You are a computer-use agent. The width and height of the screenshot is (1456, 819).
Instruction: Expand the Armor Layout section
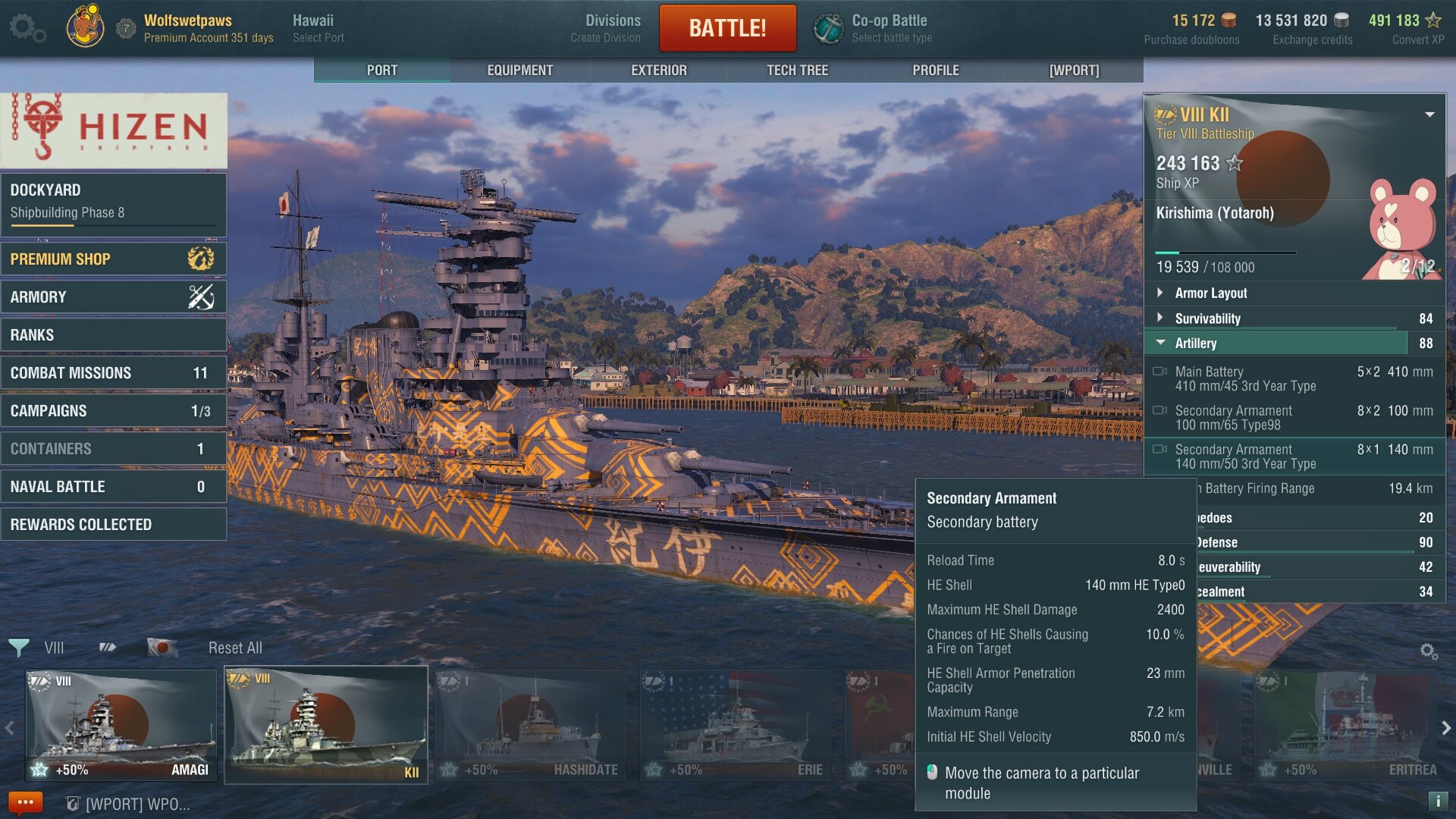(1210, 293)
